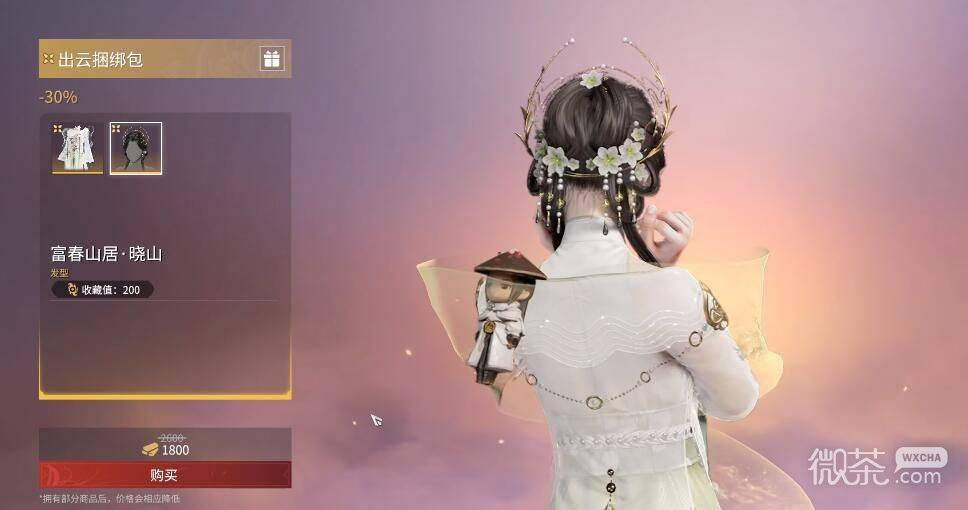Click the red 购买 purchase button

(x=165, y=475)
